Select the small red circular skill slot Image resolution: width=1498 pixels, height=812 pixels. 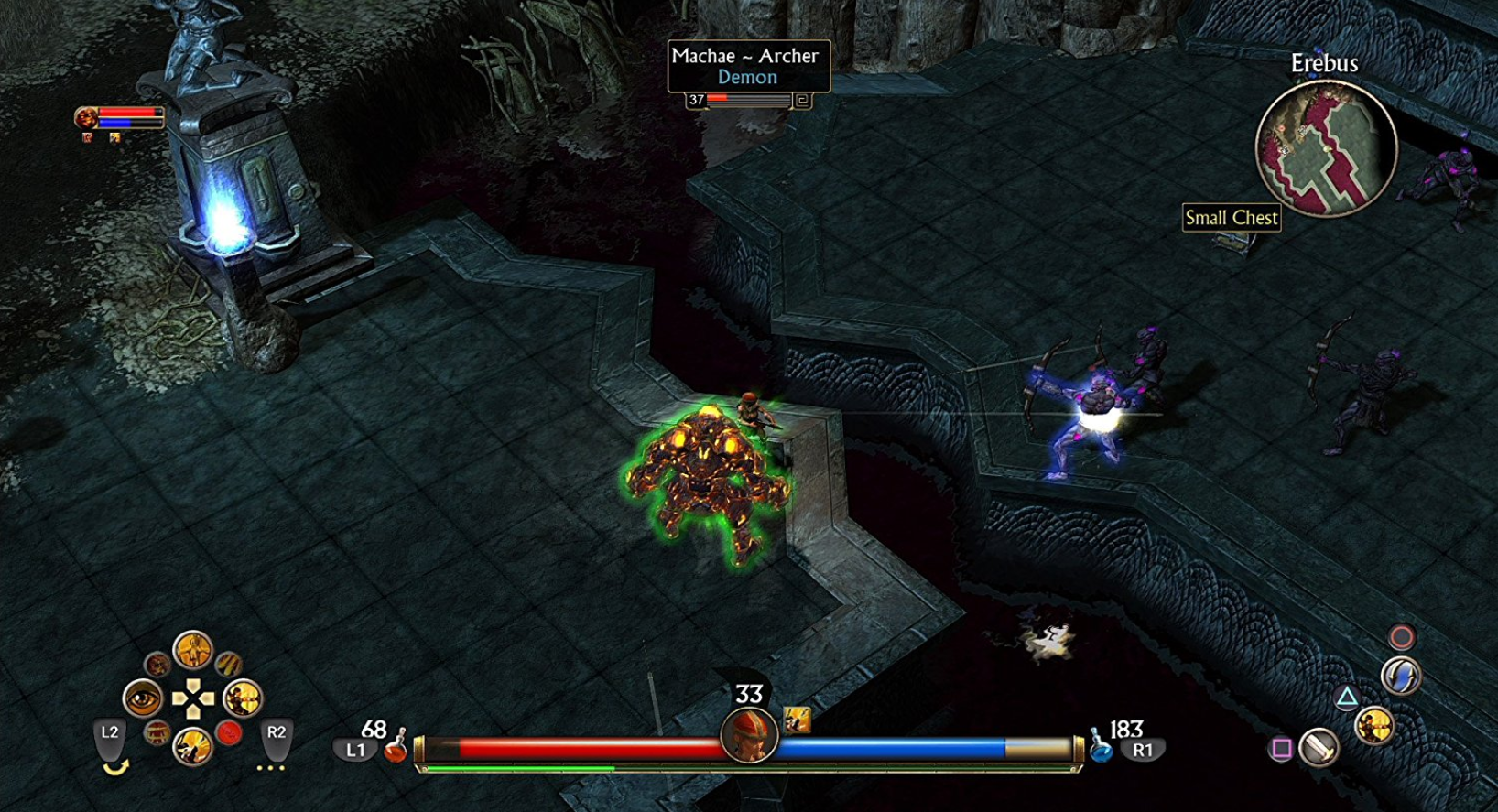(229, 733)
